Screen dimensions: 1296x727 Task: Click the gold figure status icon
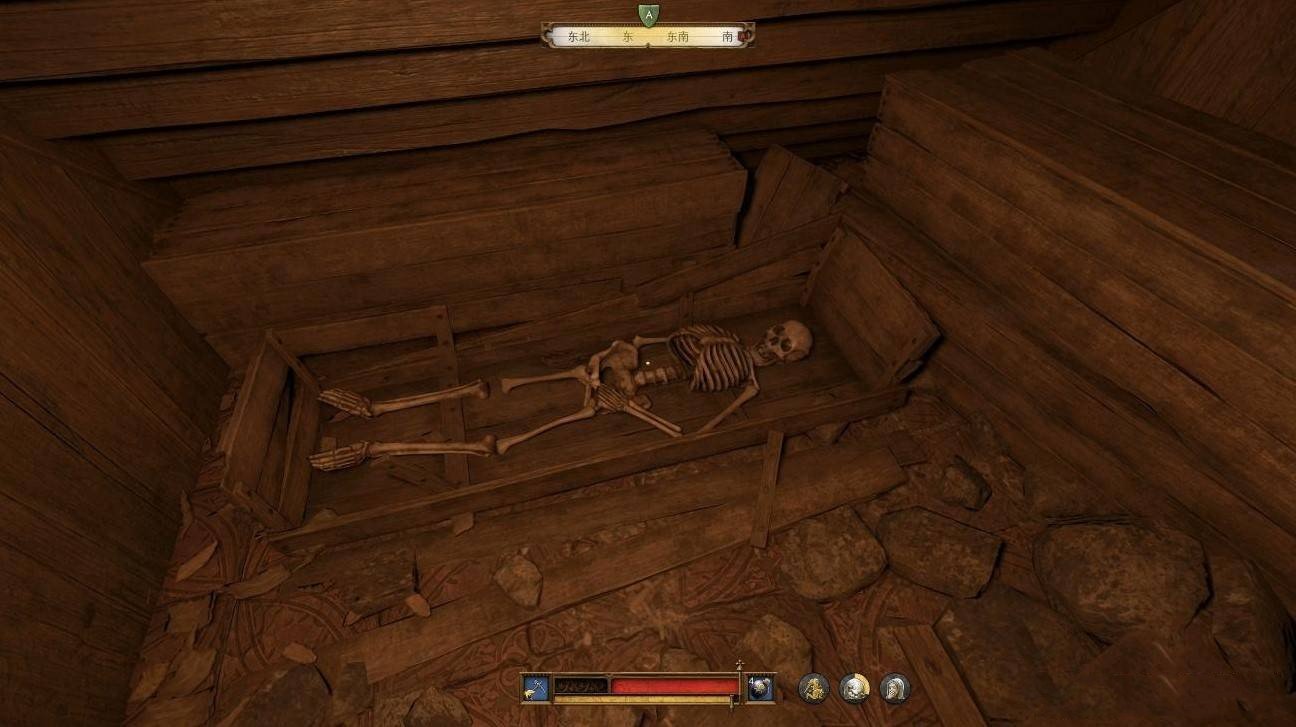pyautogui.click(x=813, y=688)
